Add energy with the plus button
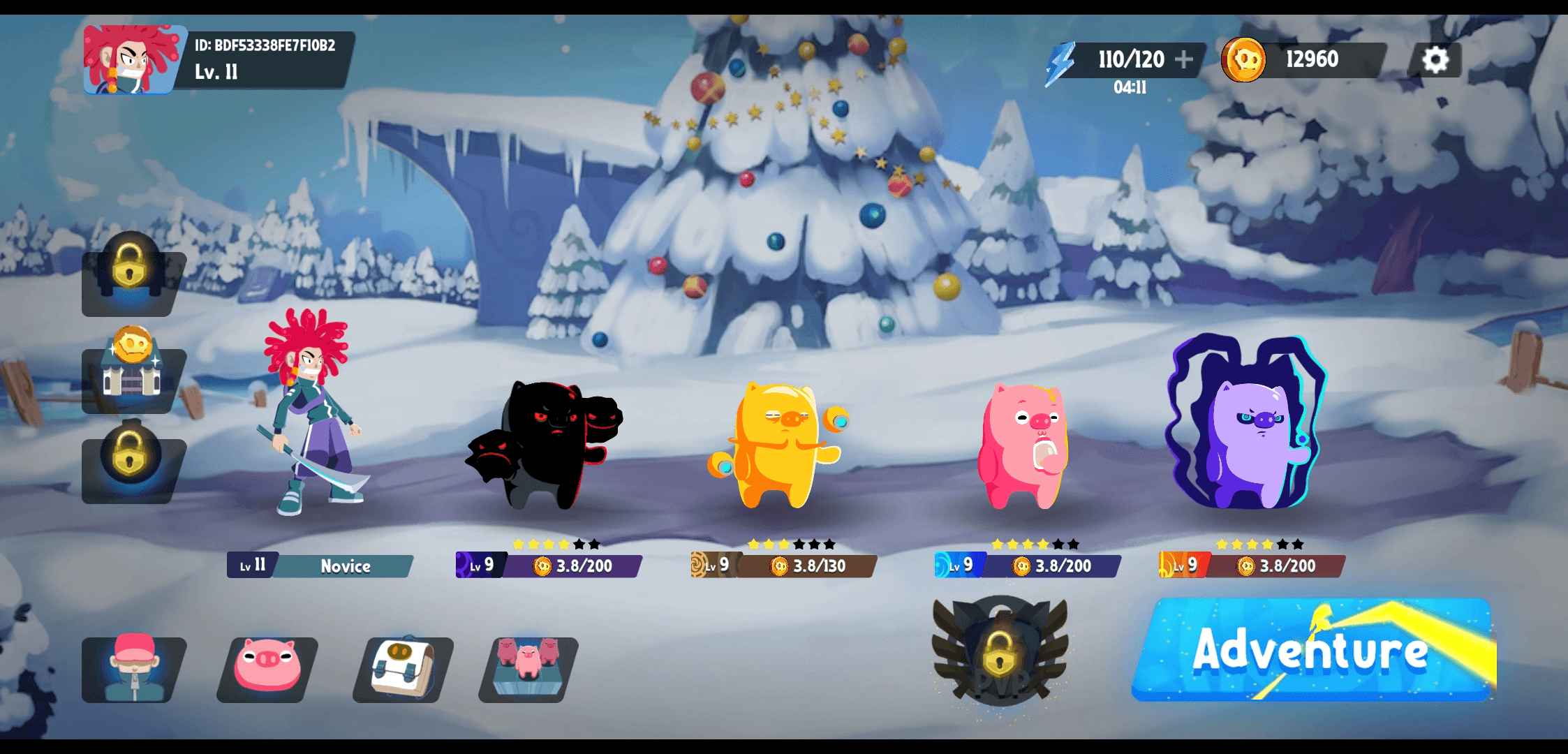This screenshot has height=754, width=1568. (x=1184, y=60)
